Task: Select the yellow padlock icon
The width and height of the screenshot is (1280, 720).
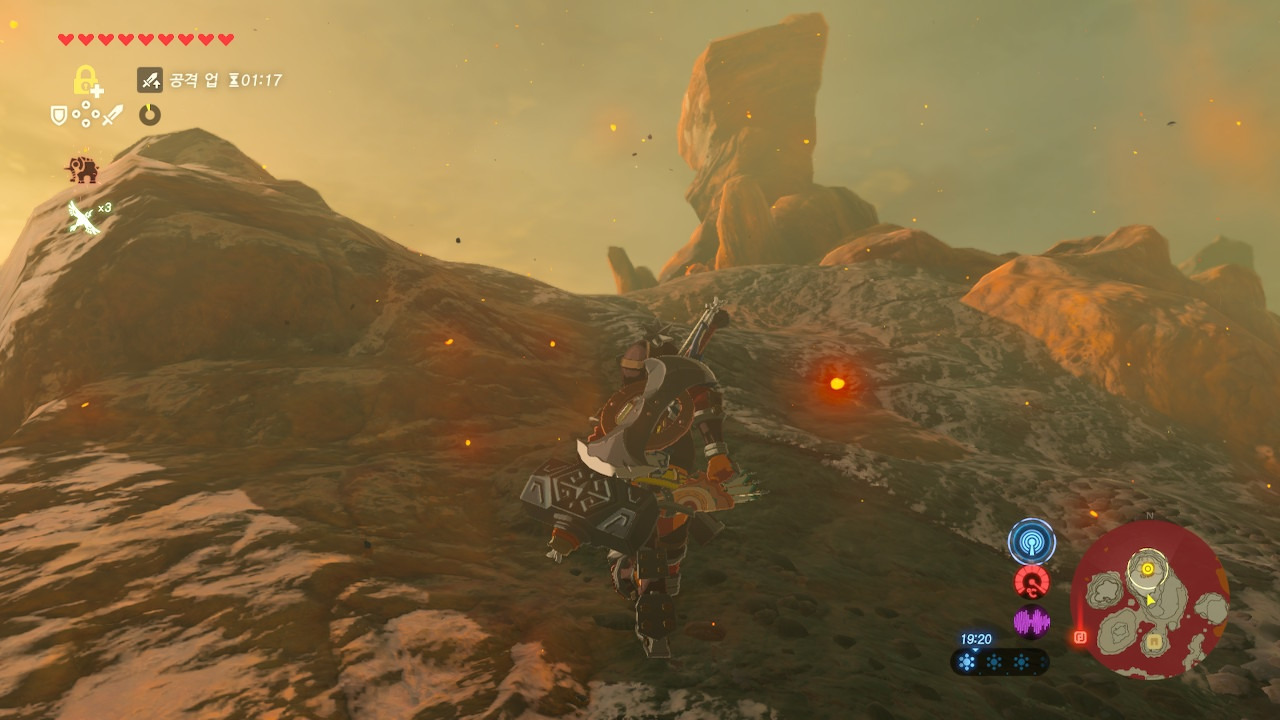Action: click(x=87, y=80)
